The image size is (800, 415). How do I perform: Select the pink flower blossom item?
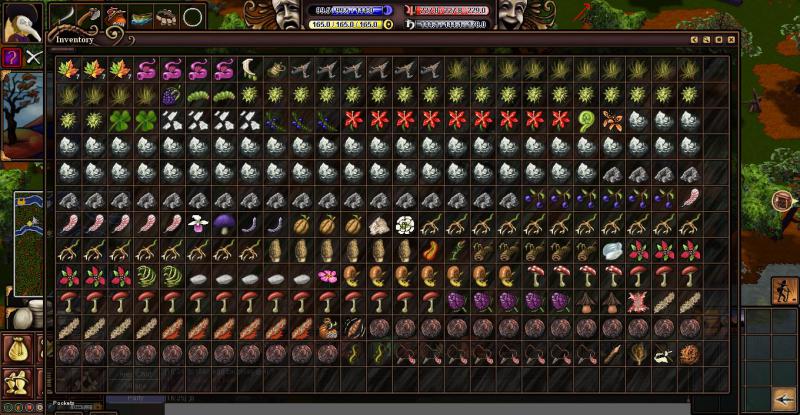[327, 275]
